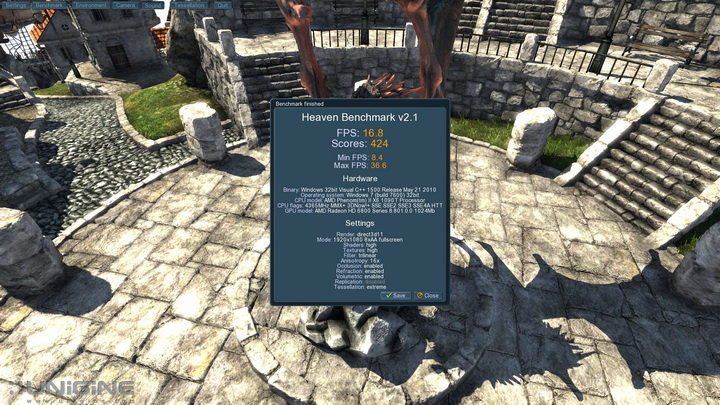Toggle the Tessellation option in top bar
Screen dimensions: 720x405
[x=189, y=5]
